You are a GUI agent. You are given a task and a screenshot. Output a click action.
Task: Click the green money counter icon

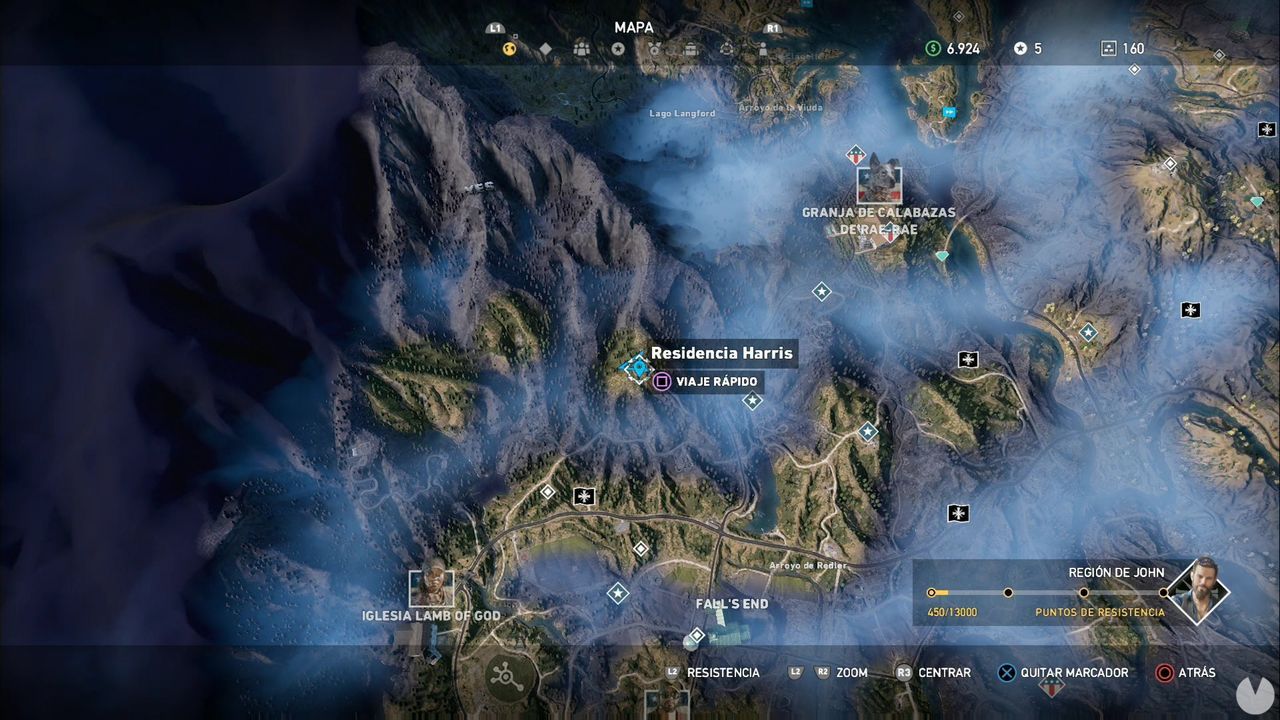(x=934, y=47)
